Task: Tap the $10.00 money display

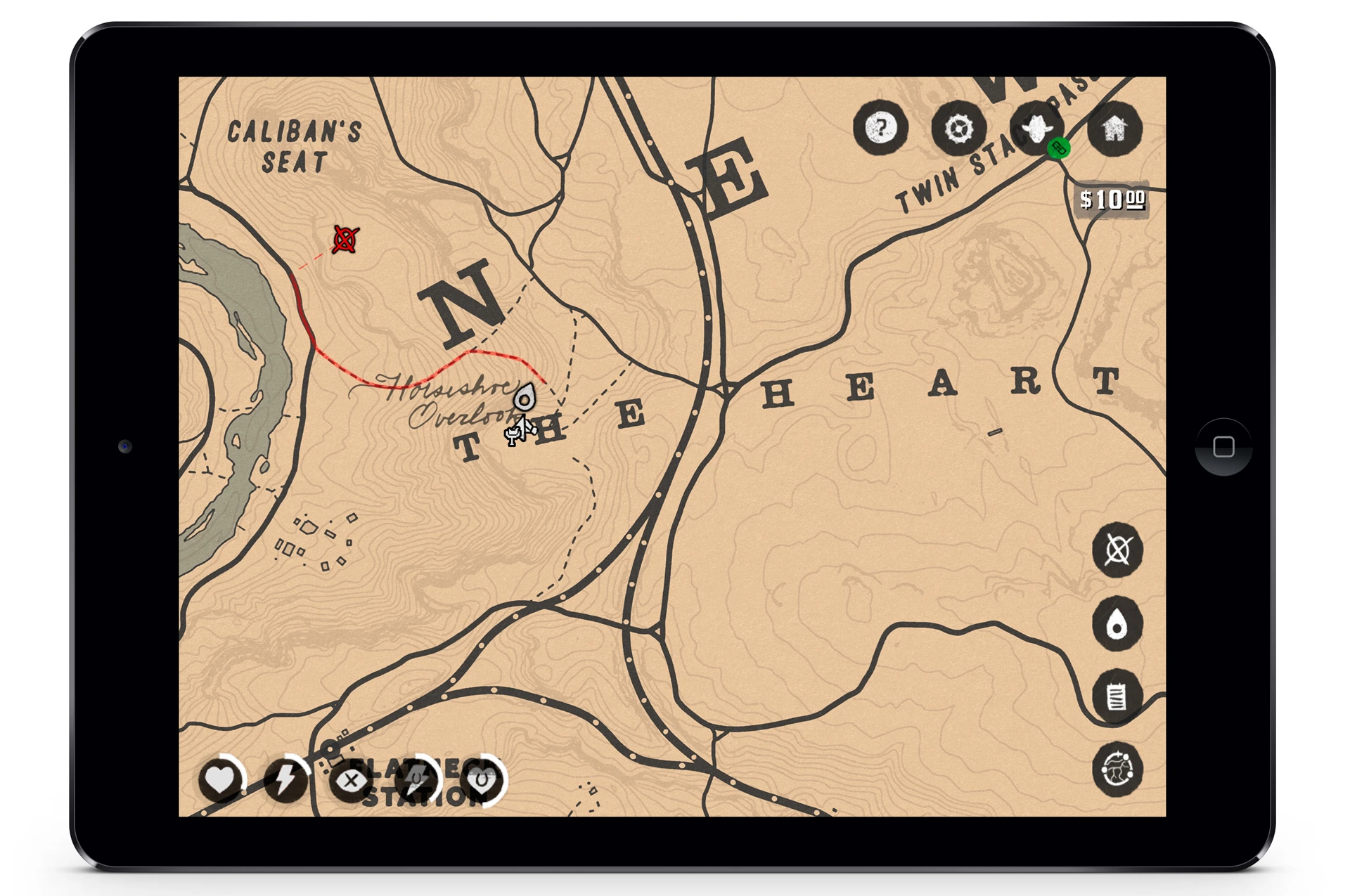Action: (1111, 200)
